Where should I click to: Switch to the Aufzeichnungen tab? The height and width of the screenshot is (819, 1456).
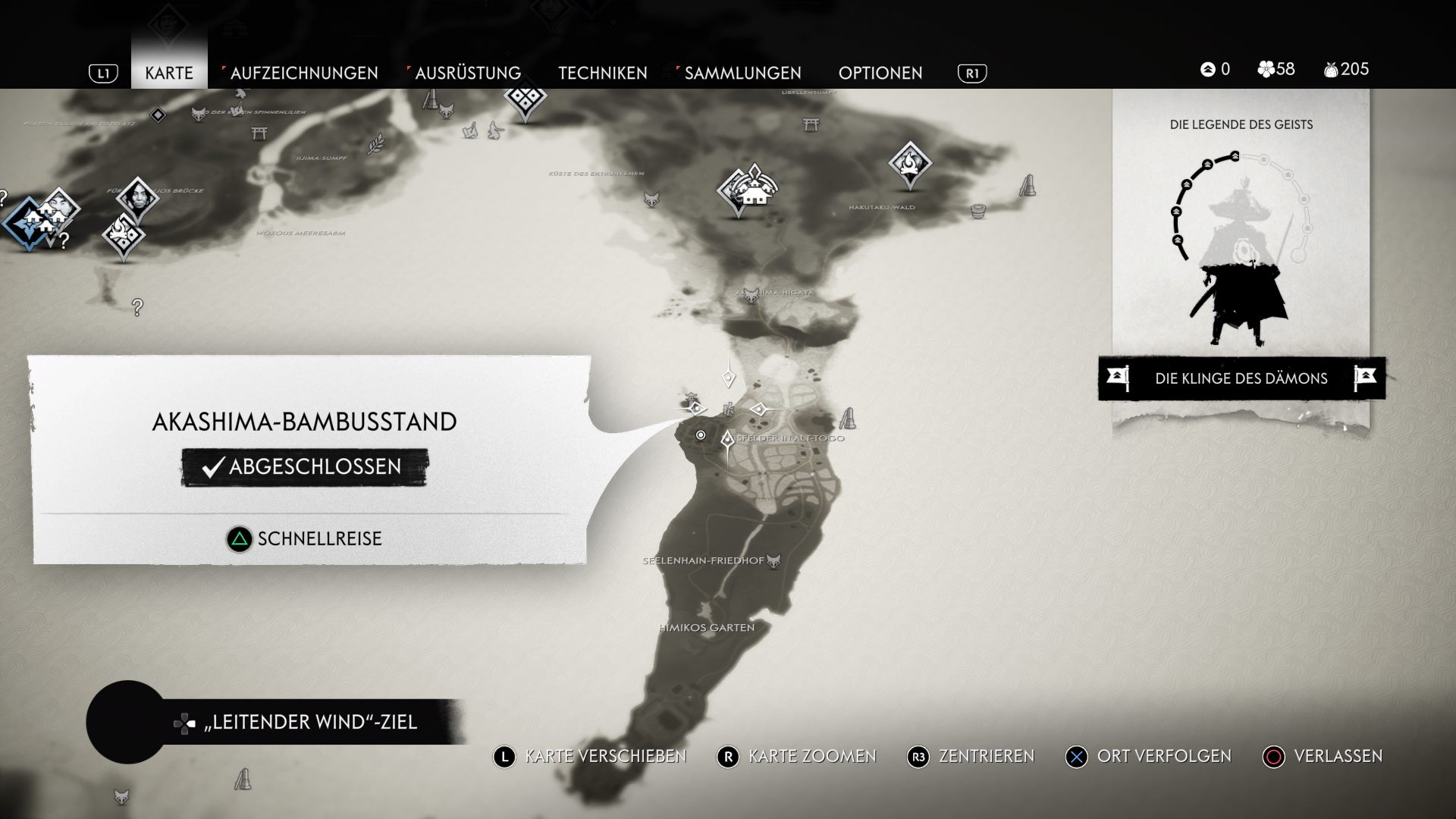[x=303, y=73]
